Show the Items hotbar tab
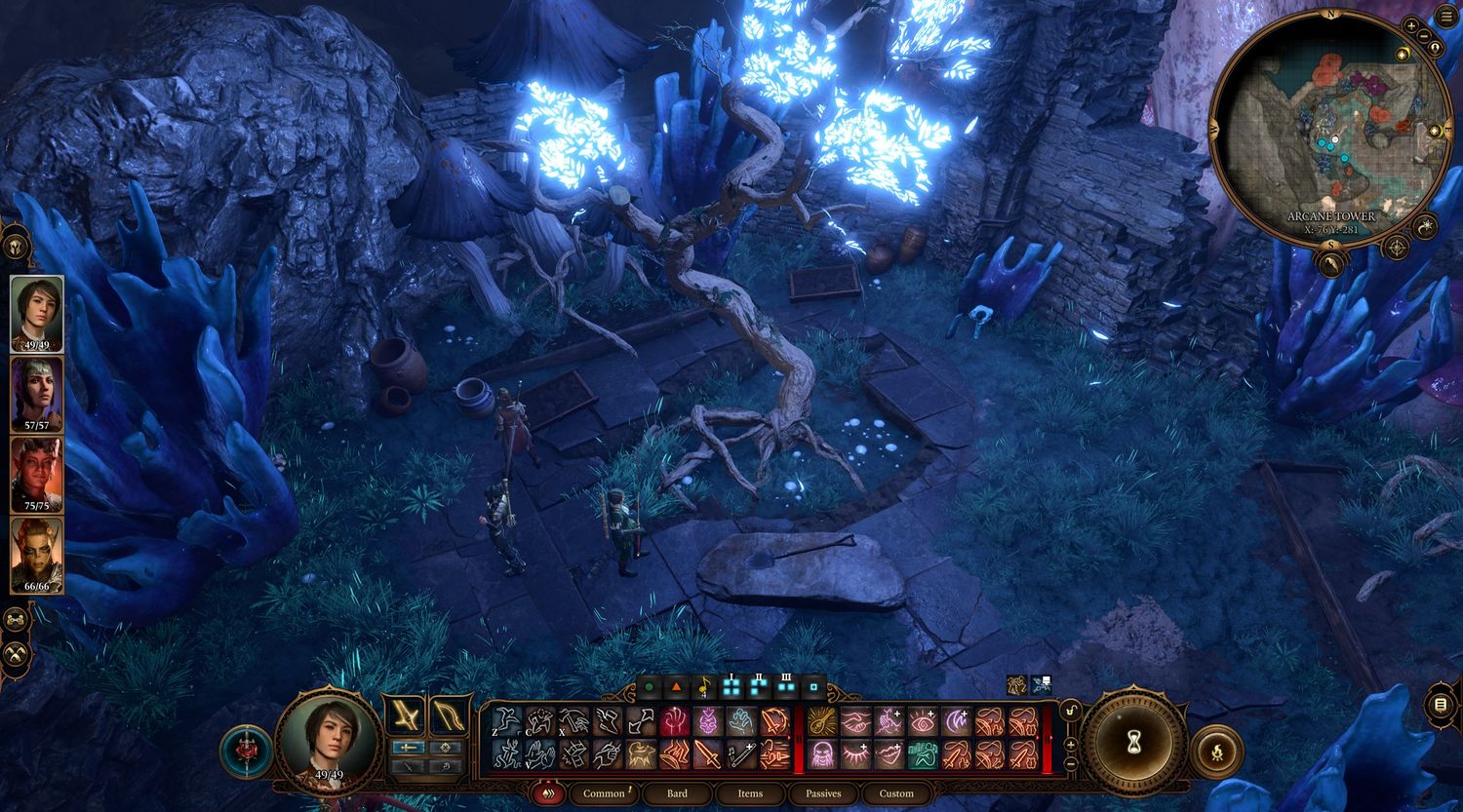The width and height of the screenshot is (1463, 812). point(750,793)
